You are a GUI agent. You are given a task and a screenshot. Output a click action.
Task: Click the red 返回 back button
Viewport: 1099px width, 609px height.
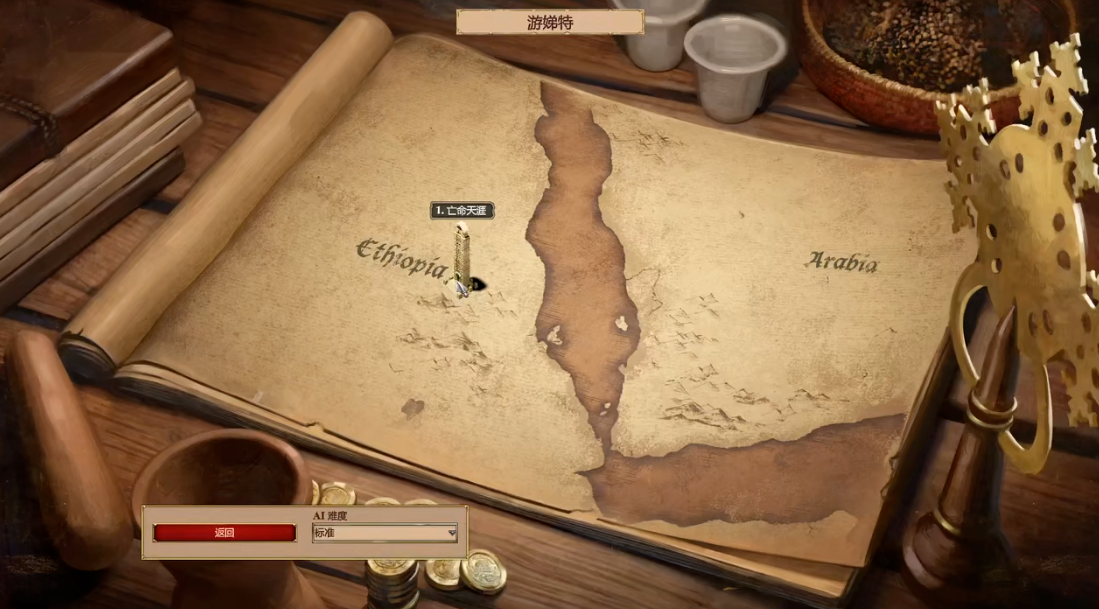(x=224, y=533)
